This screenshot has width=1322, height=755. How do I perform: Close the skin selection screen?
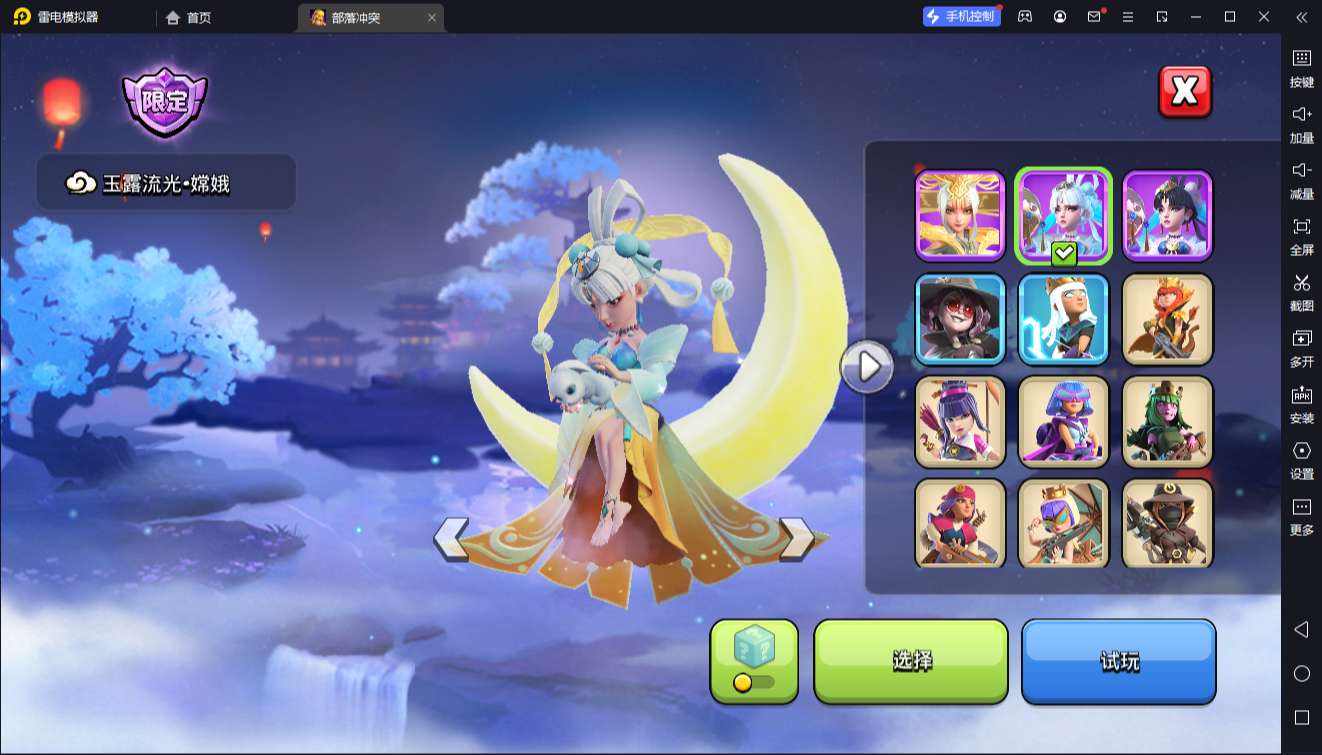1184,92
